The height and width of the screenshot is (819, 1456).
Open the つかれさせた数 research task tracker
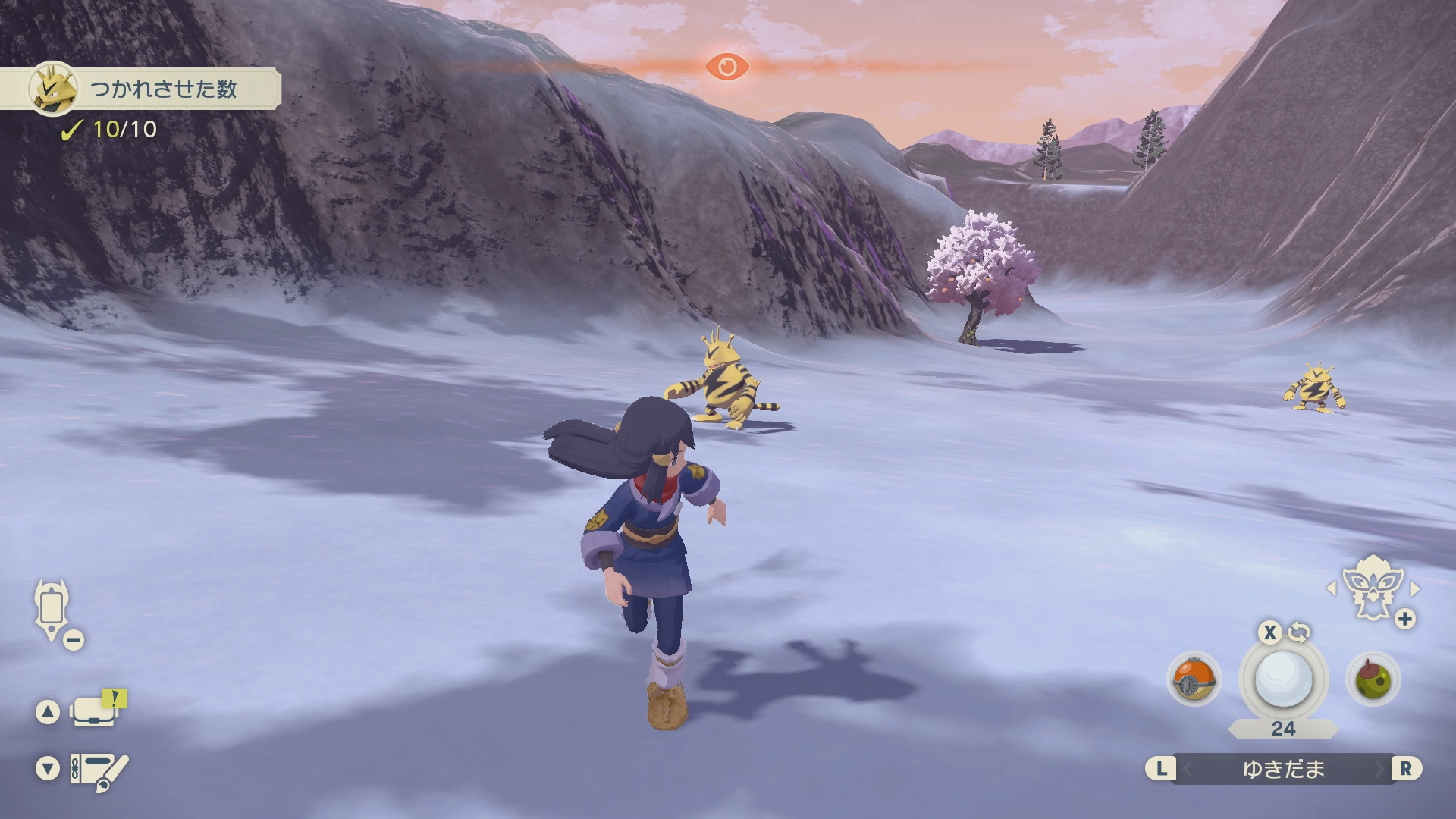(x=163, y=89)
